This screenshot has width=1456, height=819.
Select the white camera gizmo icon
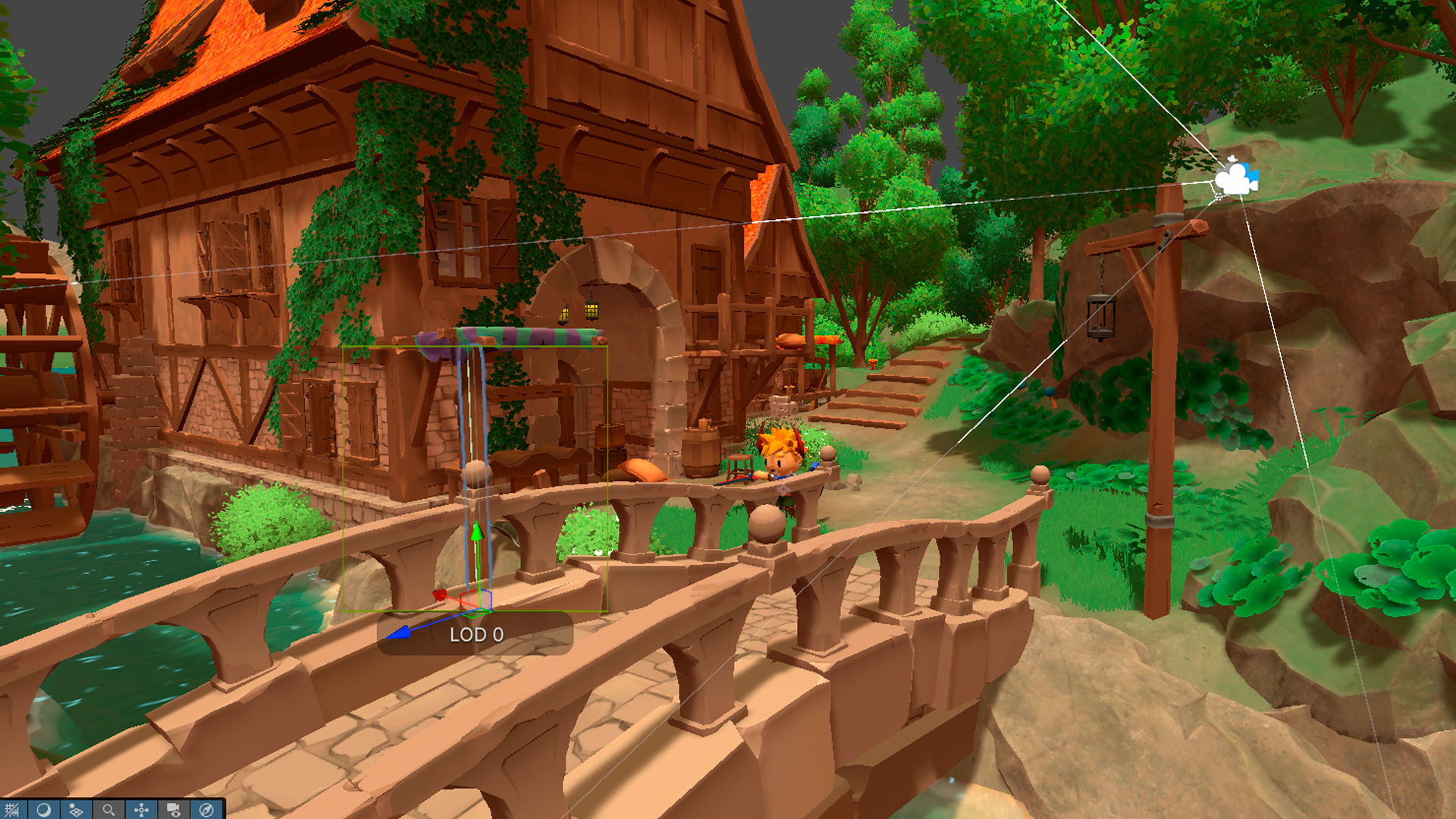[1235, 180]
